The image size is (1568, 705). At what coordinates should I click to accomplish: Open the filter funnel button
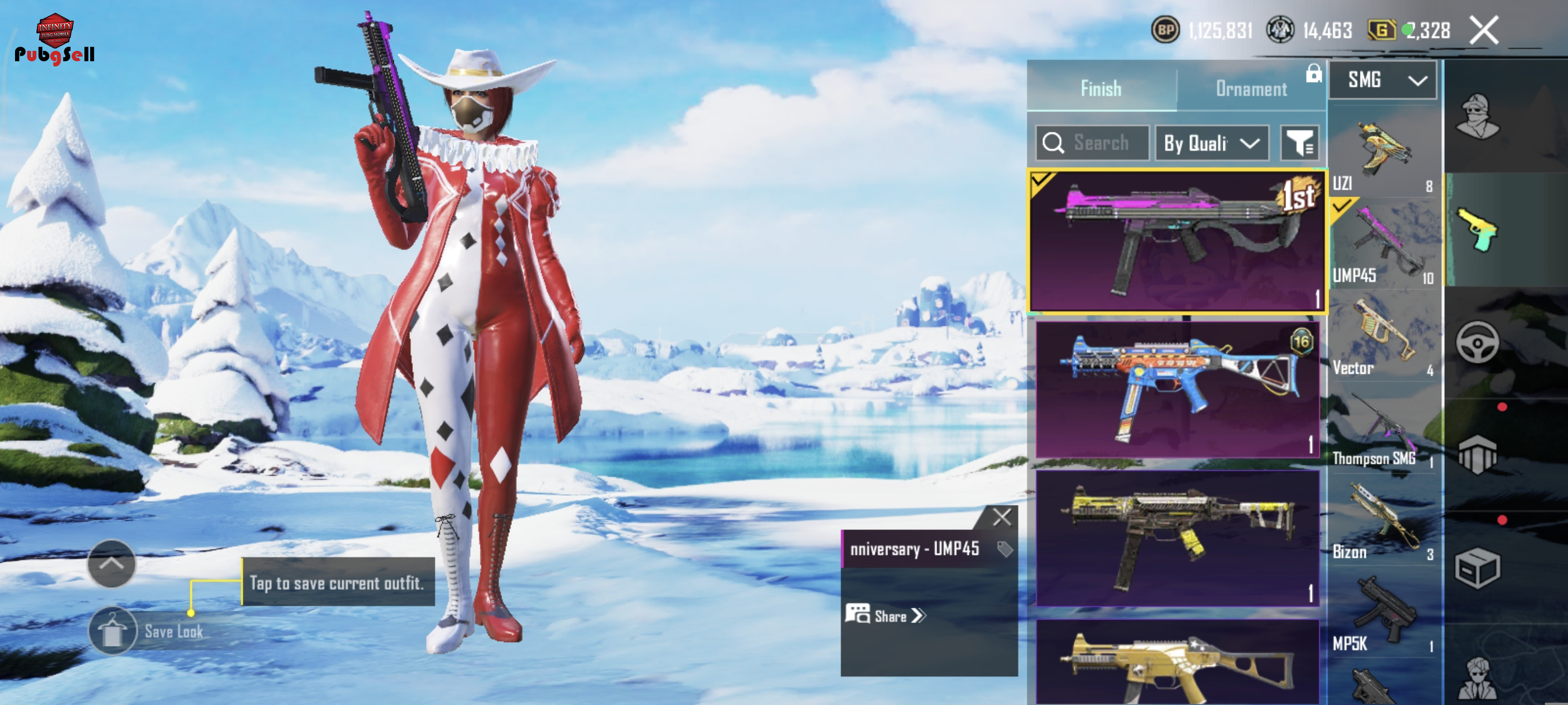click(1299, 143)
